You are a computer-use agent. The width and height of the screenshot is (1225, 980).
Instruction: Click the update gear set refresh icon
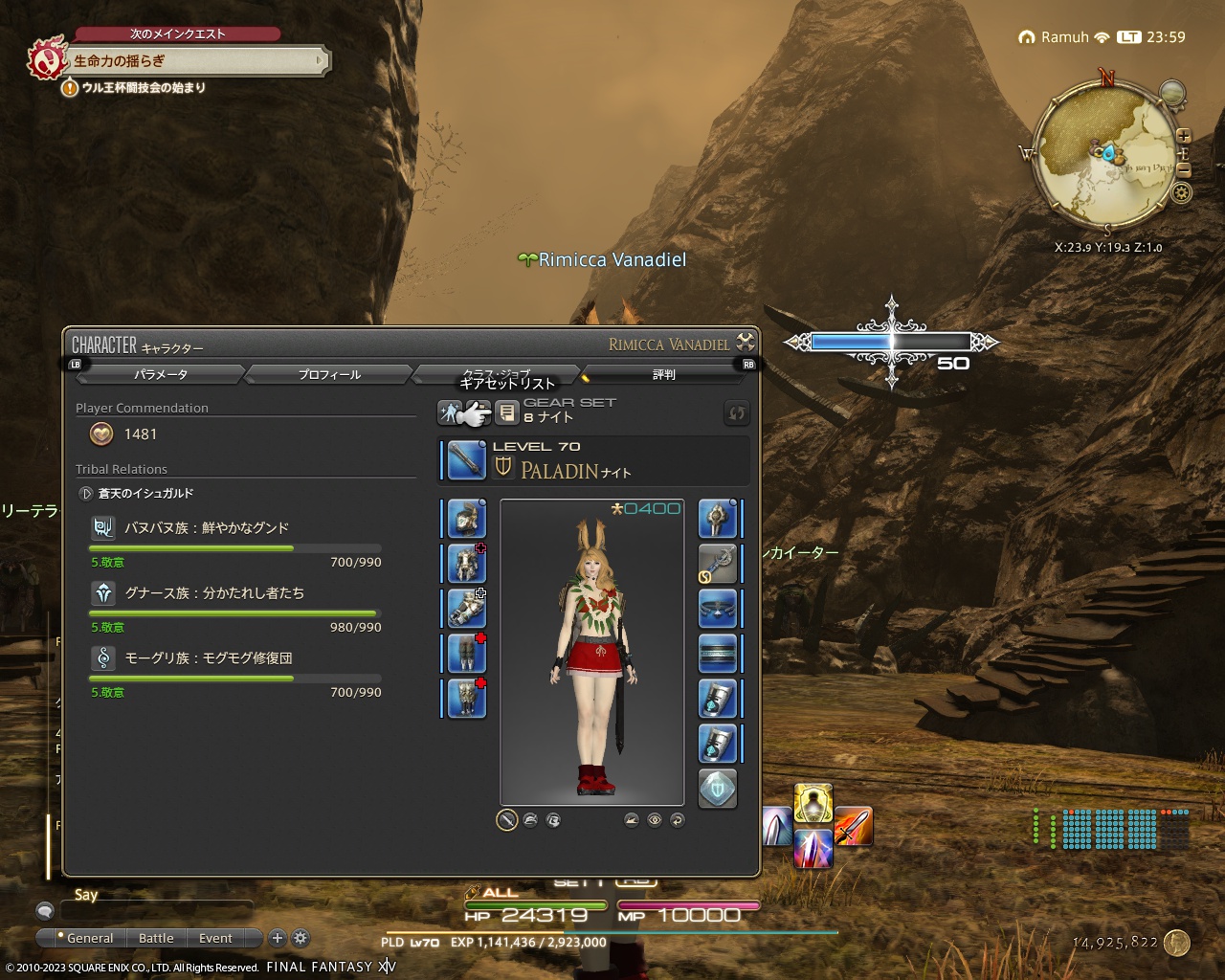point(736,412)
